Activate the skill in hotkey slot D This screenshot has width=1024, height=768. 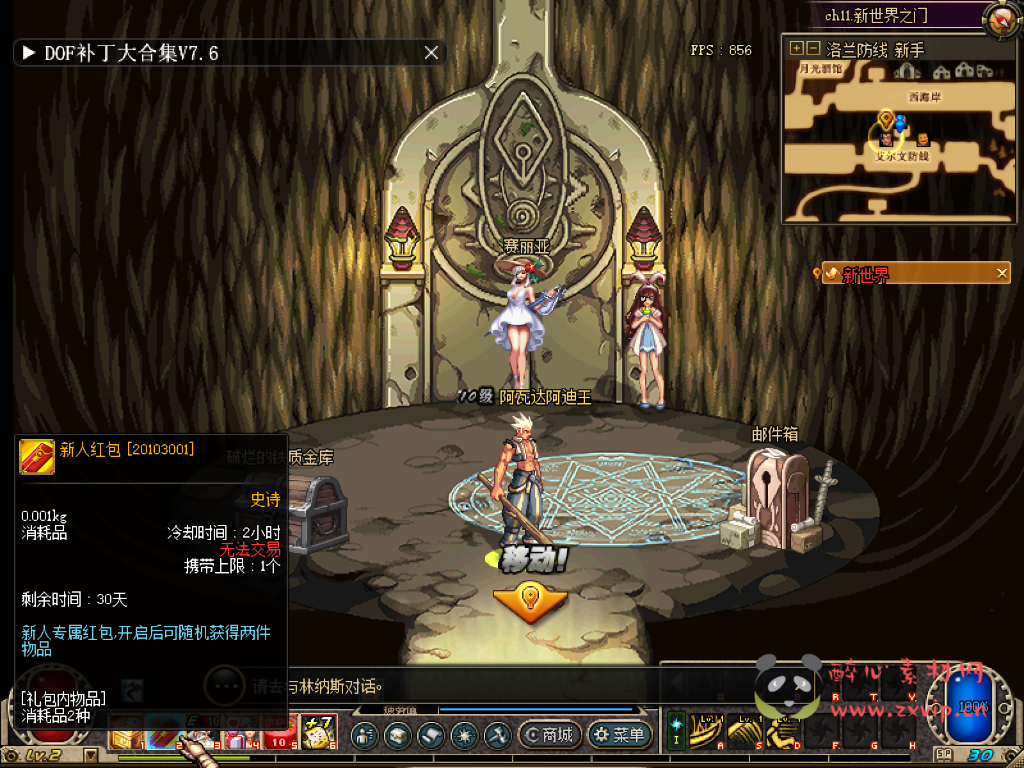coord(782,733)
